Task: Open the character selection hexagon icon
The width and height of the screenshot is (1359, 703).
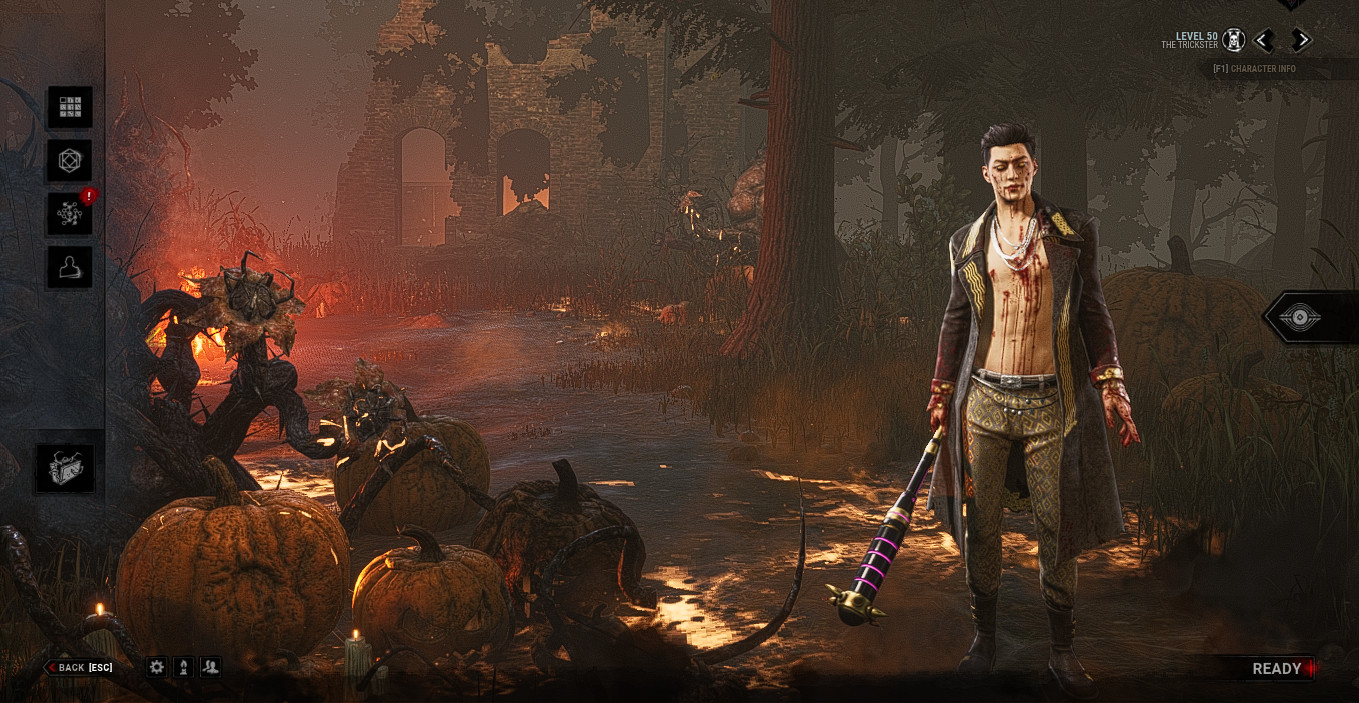Action: (x=70, y=160)
